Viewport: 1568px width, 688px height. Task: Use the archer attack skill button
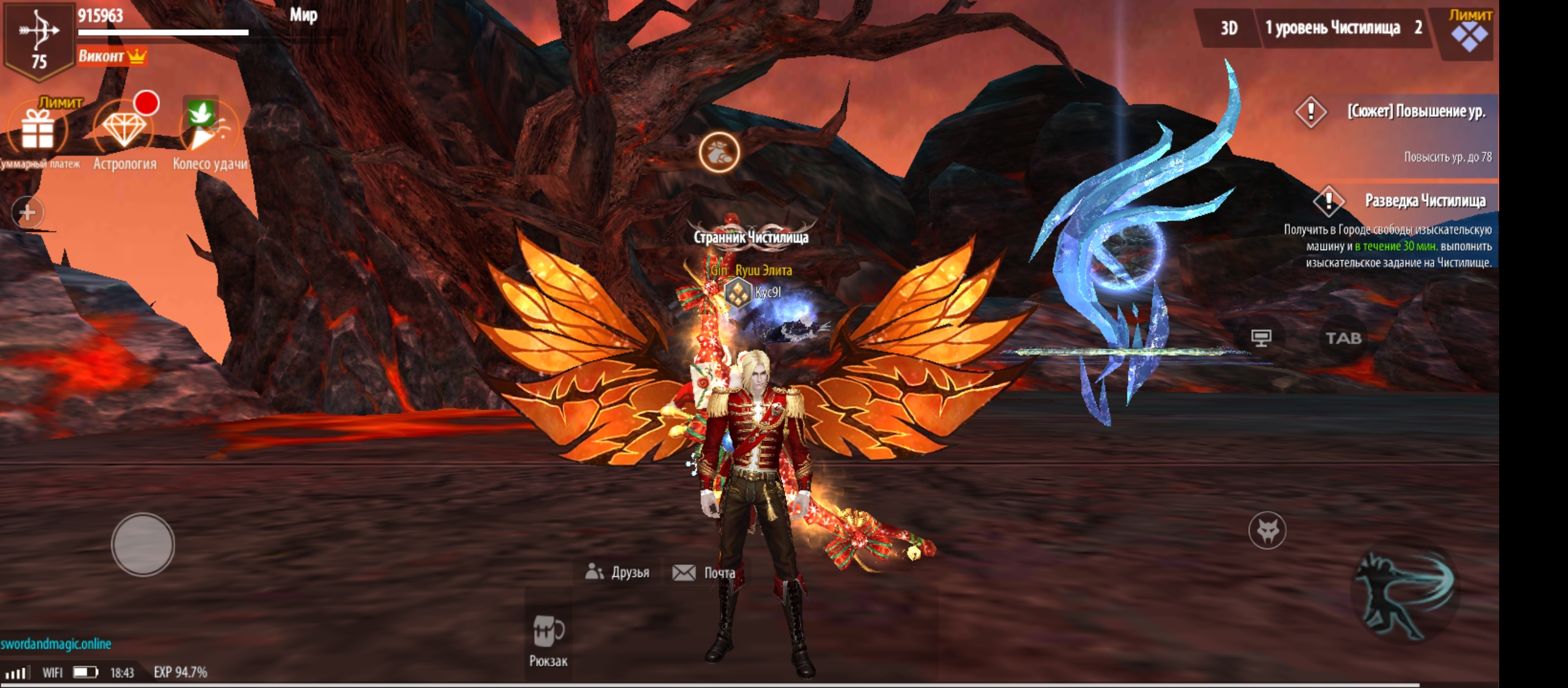[1404, 594]
